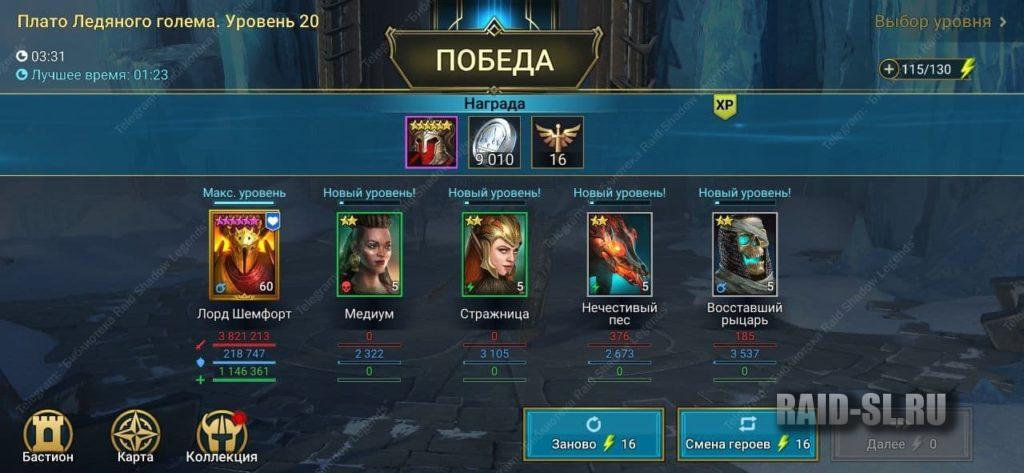Inspect the winged emblem reward
The image size is (1024, 473).
coord(557,142)
